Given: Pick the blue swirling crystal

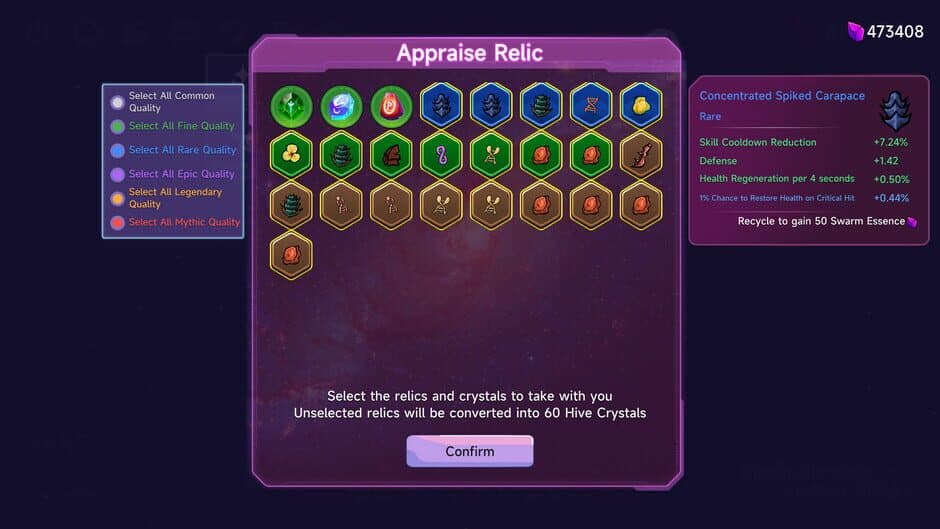Looking at the screenshot, I should 341,105.
